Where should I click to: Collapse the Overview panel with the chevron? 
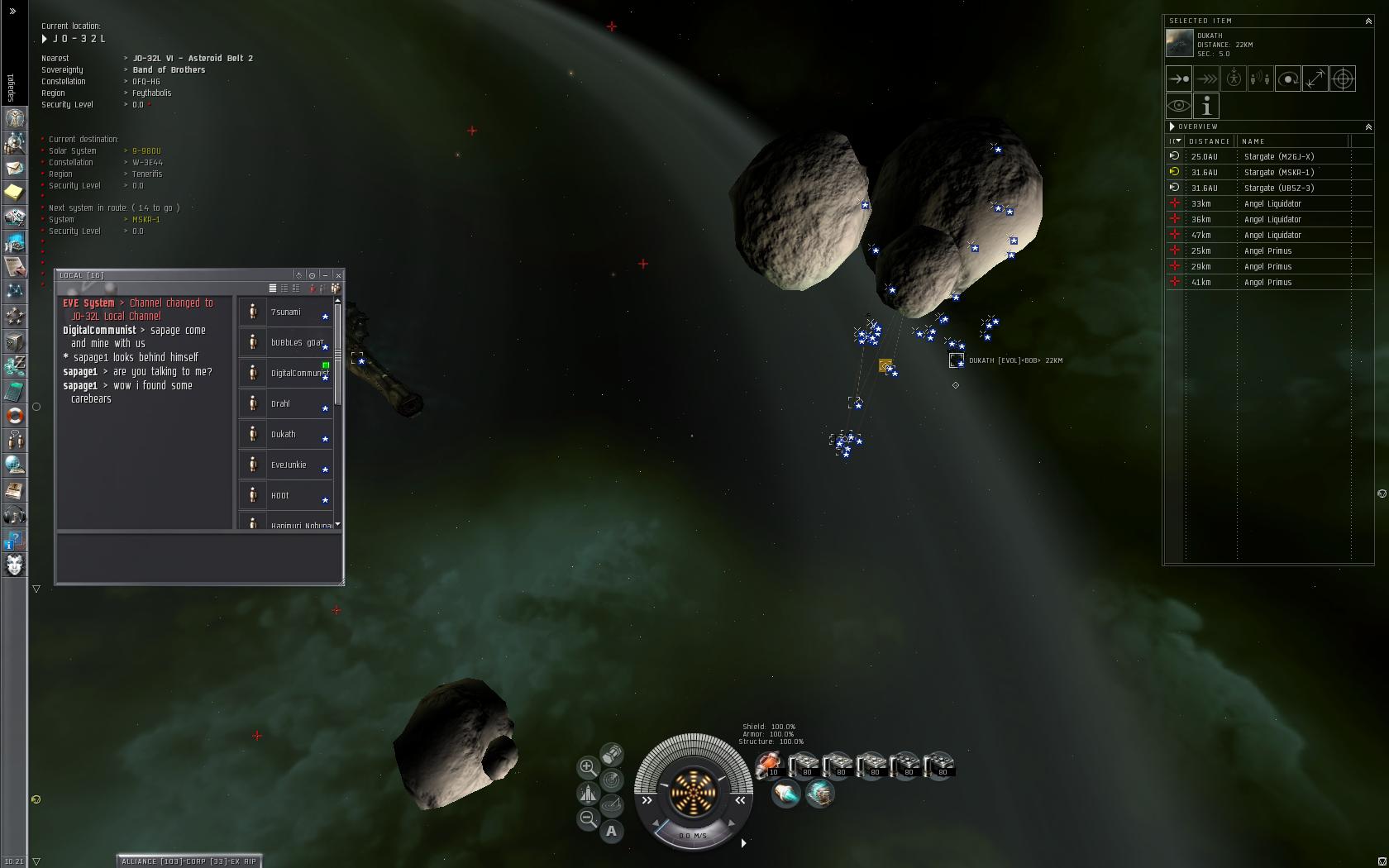(1368, 126)
